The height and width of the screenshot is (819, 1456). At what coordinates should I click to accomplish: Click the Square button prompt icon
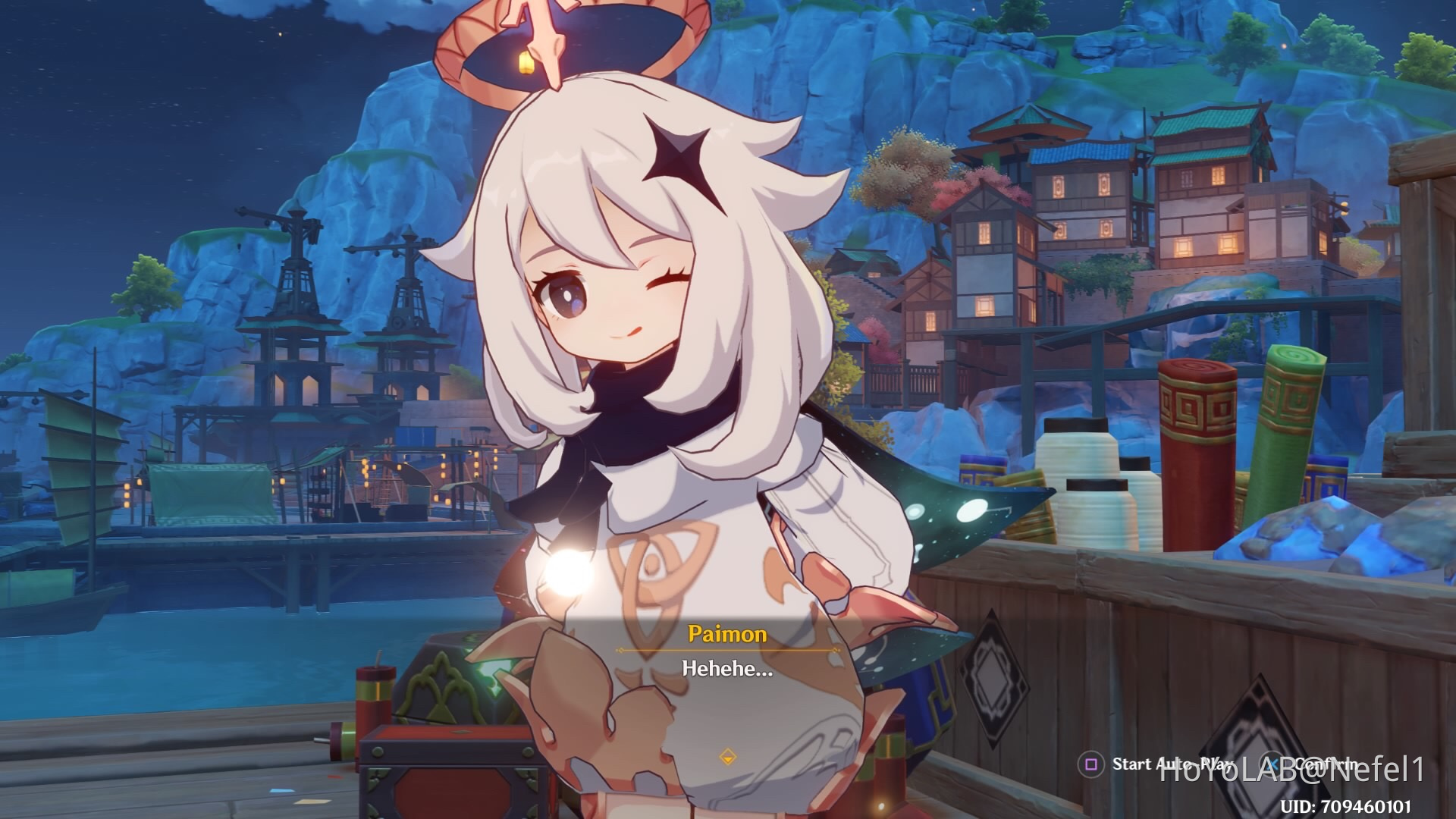click(x=1091, y=762)
